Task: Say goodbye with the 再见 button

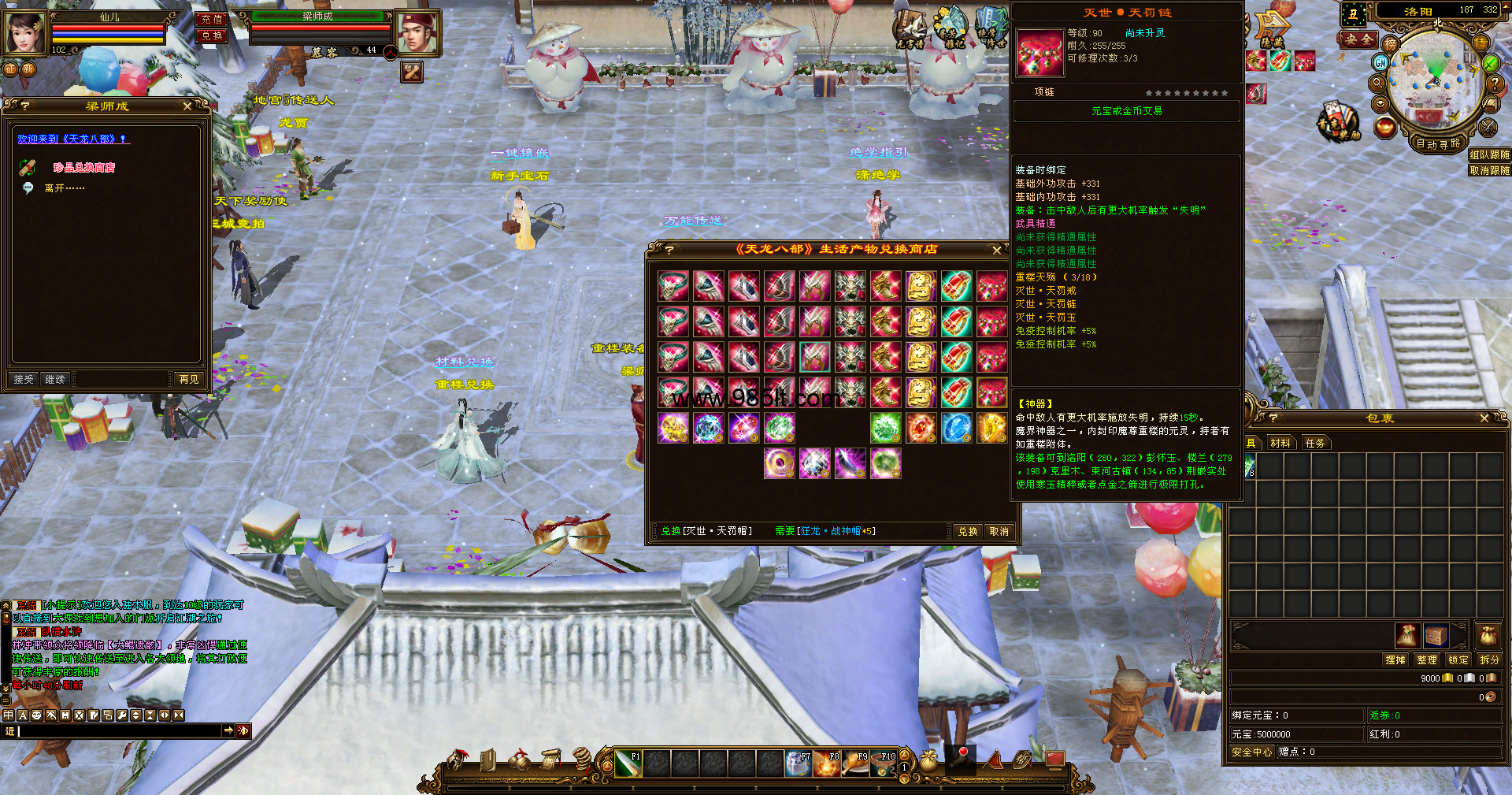Action: pyautogui.click(x=189, y=380)
